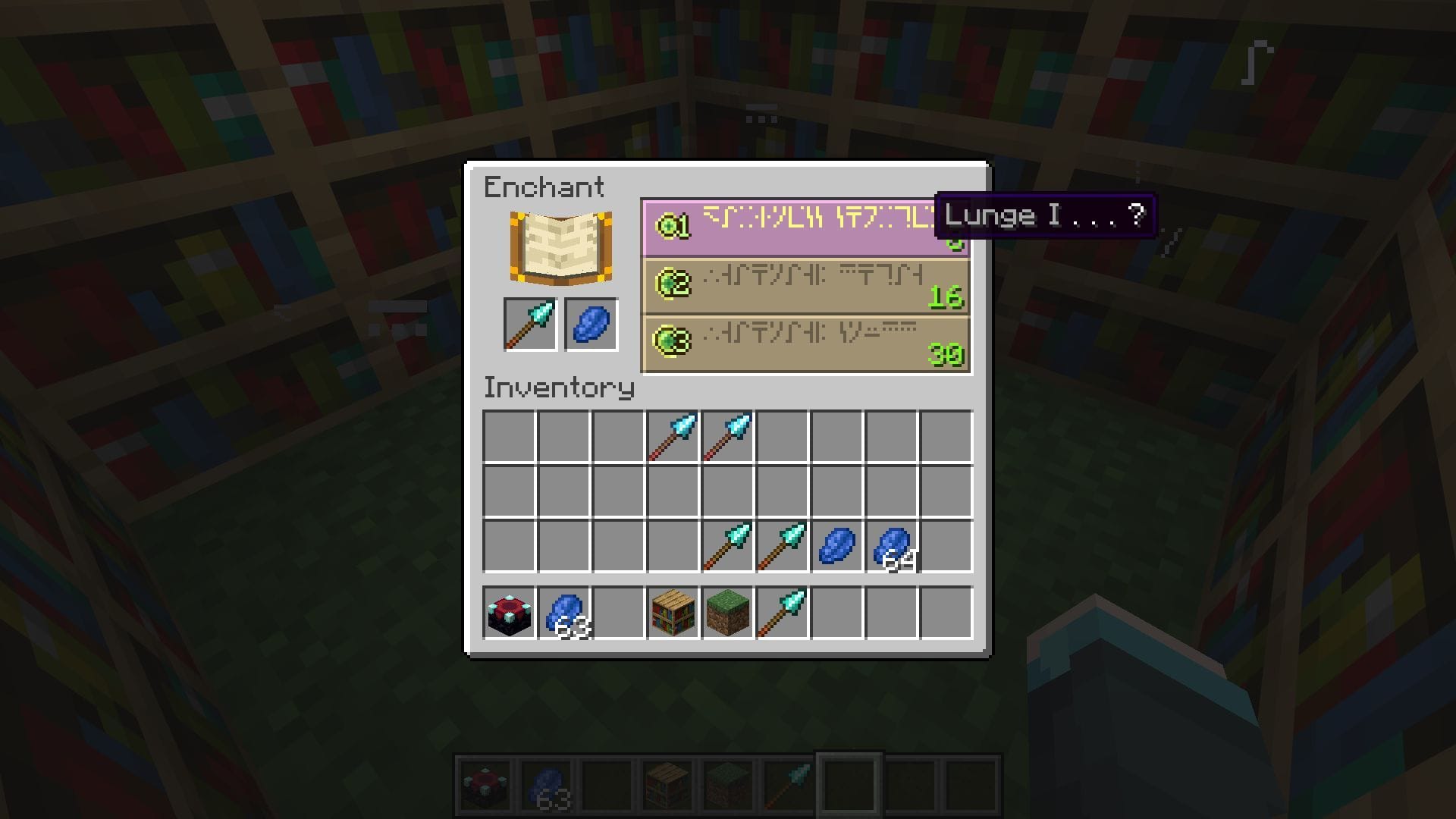Select the grass block in inventory
The width and height of the screenshot is (1456, 819).
(x=726, y=613)
